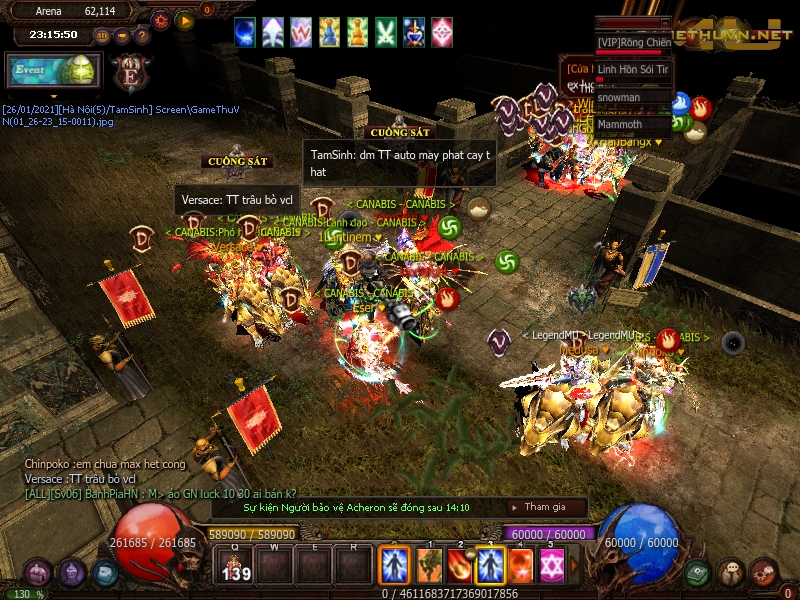
Task: Click the pink W buff icon
Action: (x=301, y=33)
